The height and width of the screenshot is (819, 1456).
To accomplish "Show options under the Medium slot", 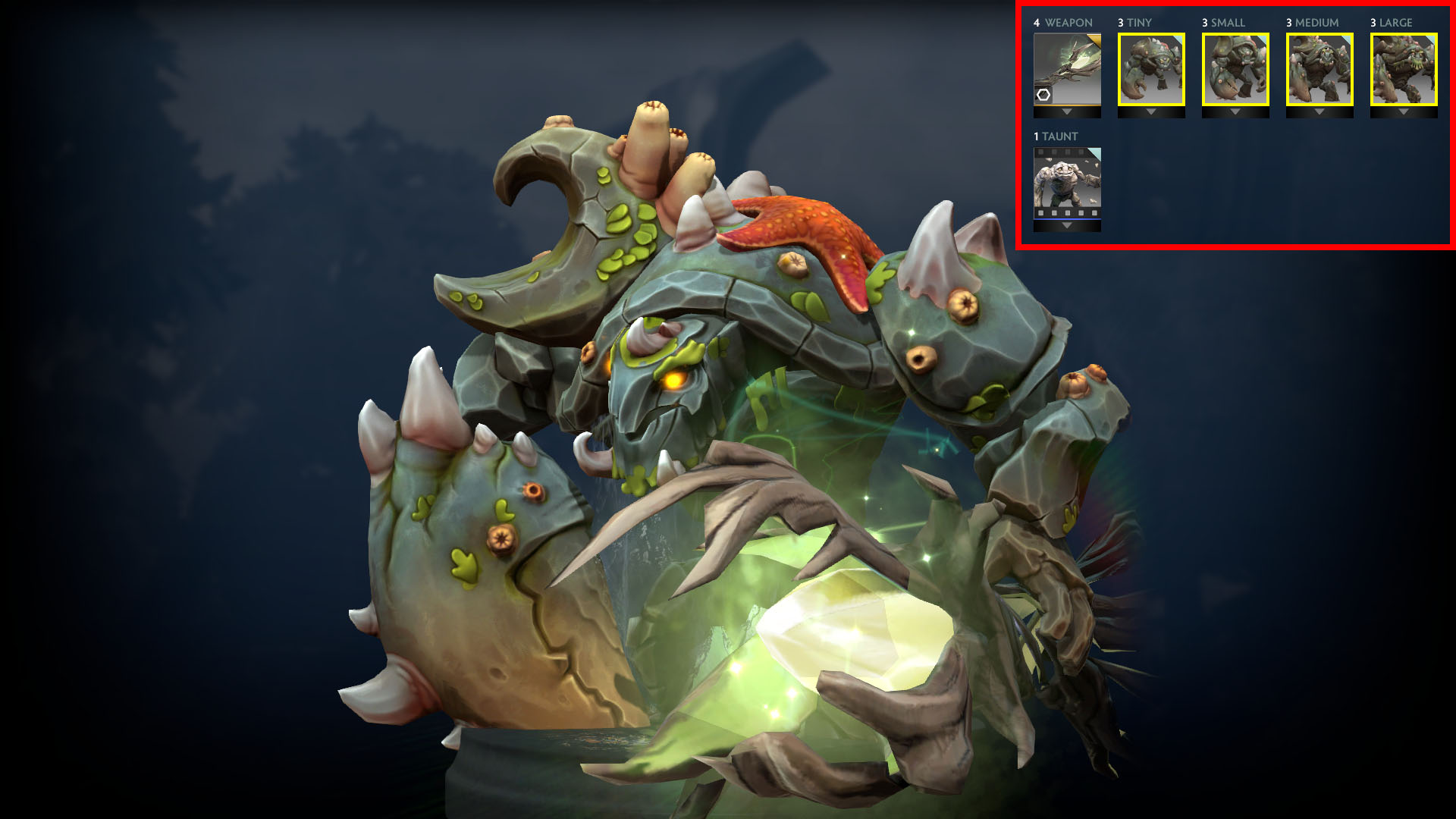I will click(x=1319, y=112).
